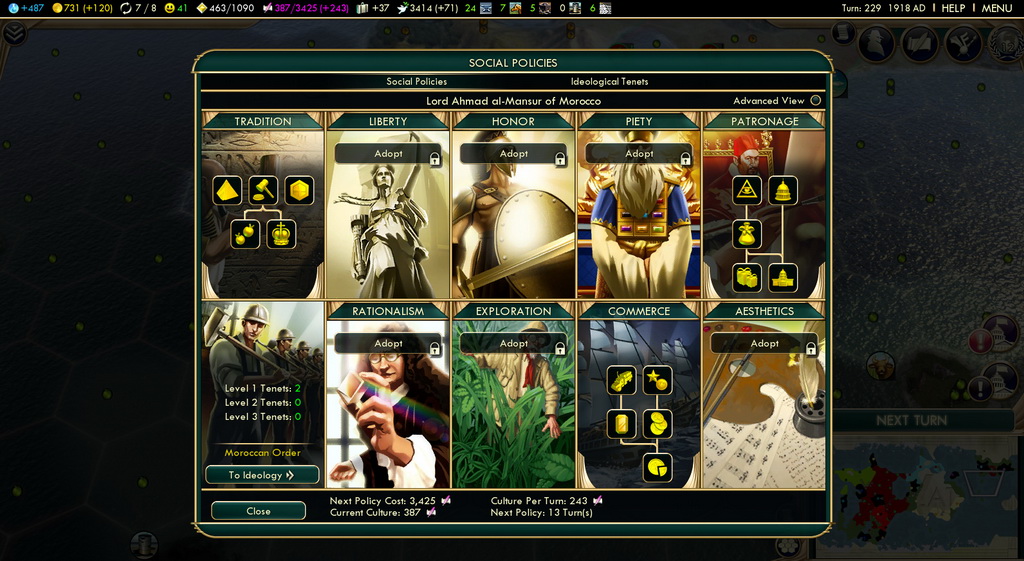The width and height of the screenshot is (1024, 561).
Task: Select the pie chart policy in Commerce
Action: point(657,467)
